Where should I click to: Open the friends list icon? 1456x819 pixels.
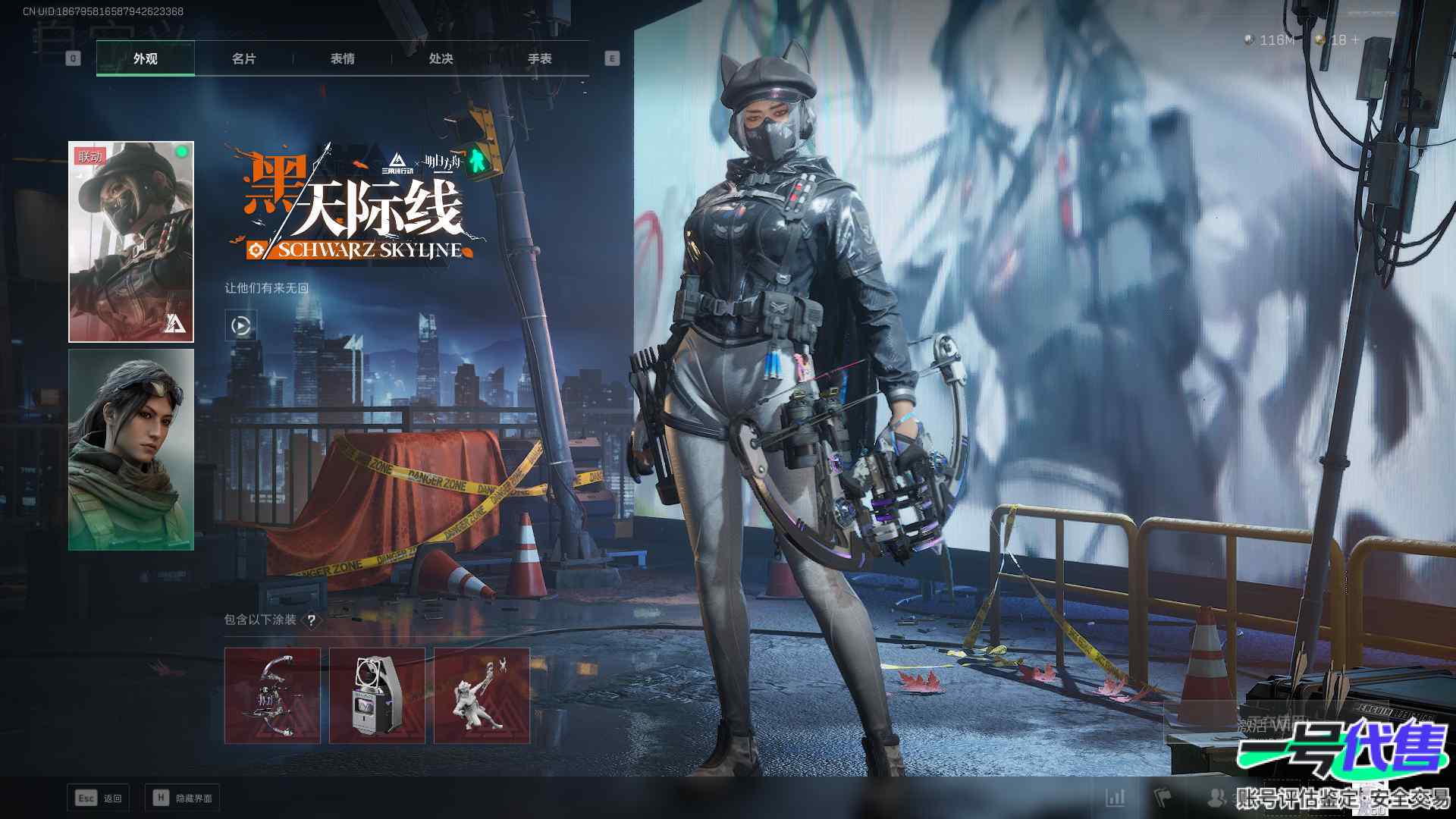(x=1216, y=797)
